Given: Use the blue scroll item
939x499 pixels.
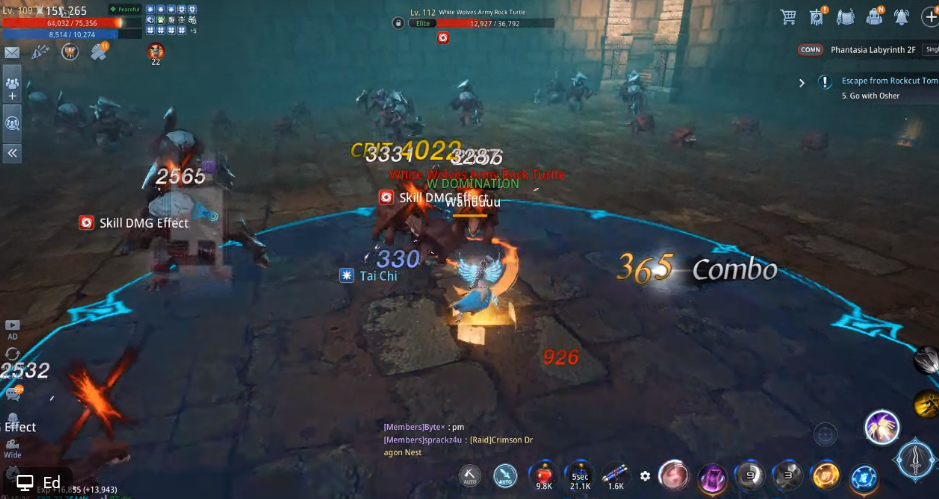Looking at the screenshot, I should pyautogui.click(x=616, y=472).
